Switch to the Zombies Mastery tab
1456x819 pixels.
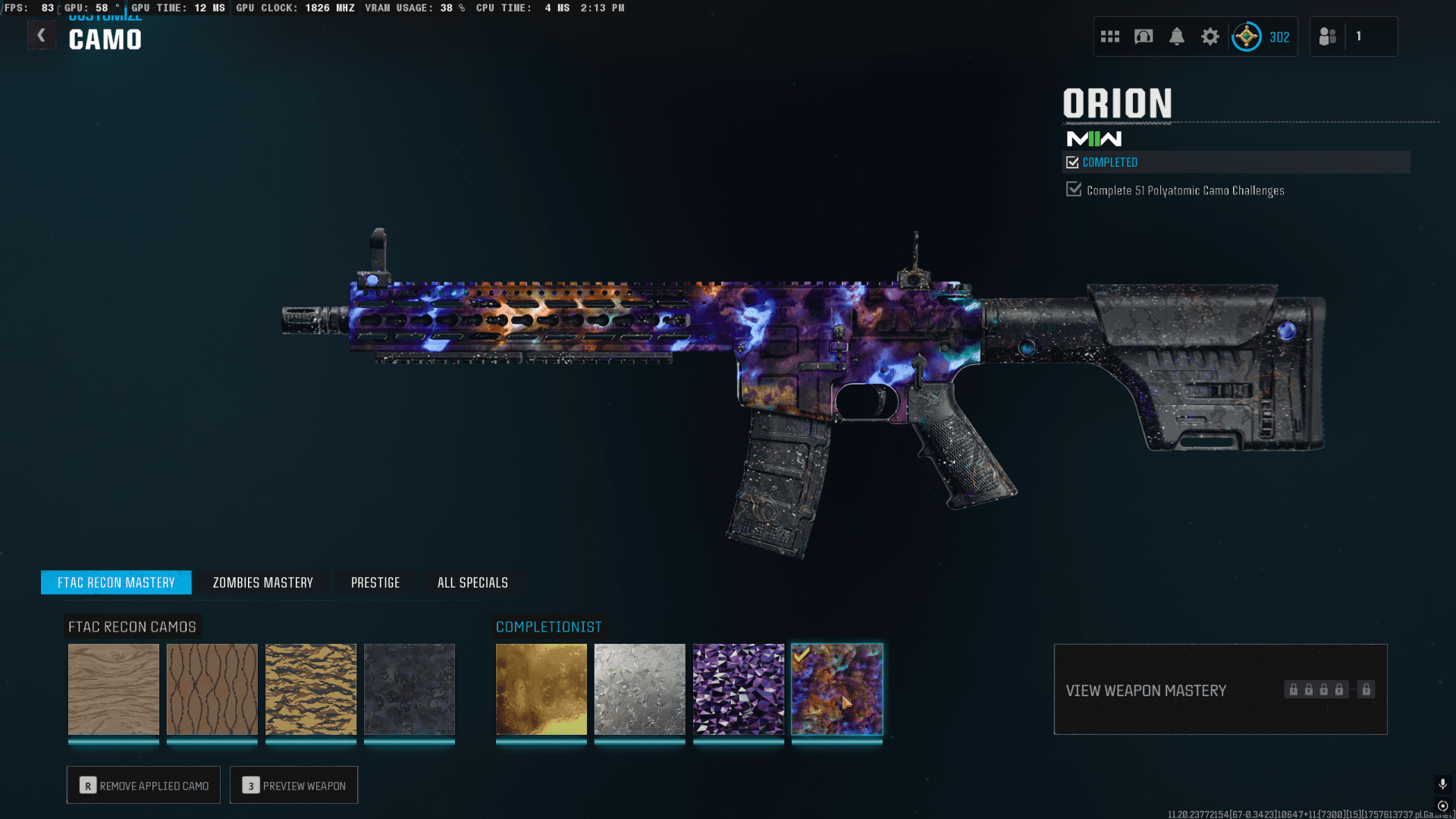262,582
